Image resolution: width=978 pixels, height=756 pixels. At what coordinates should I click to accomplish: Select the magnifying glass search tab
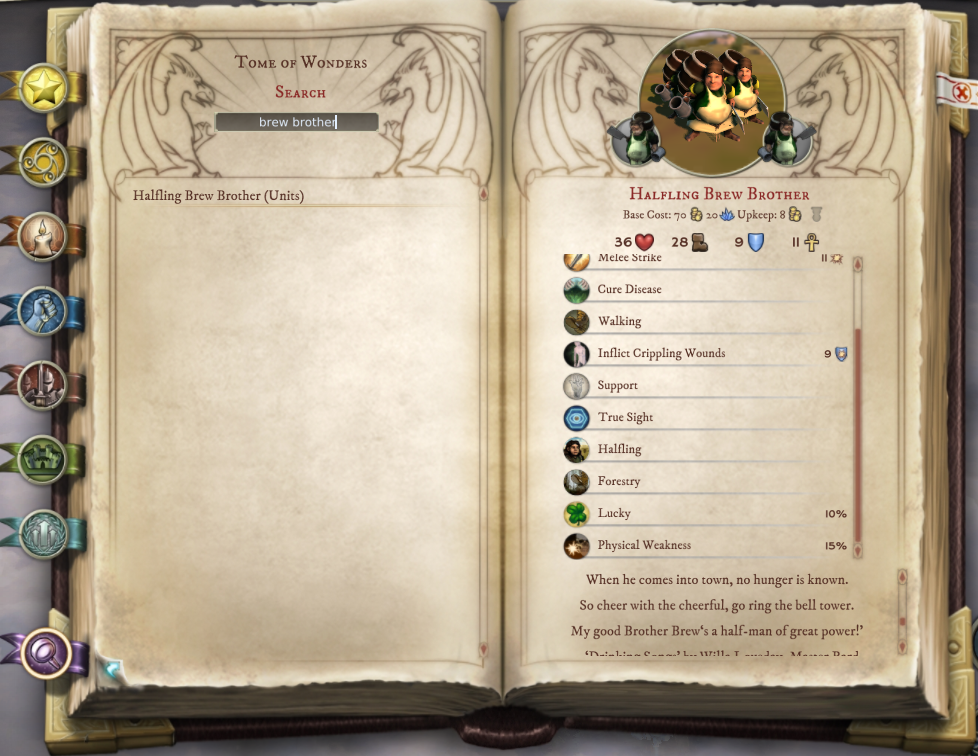coord(46,653)
